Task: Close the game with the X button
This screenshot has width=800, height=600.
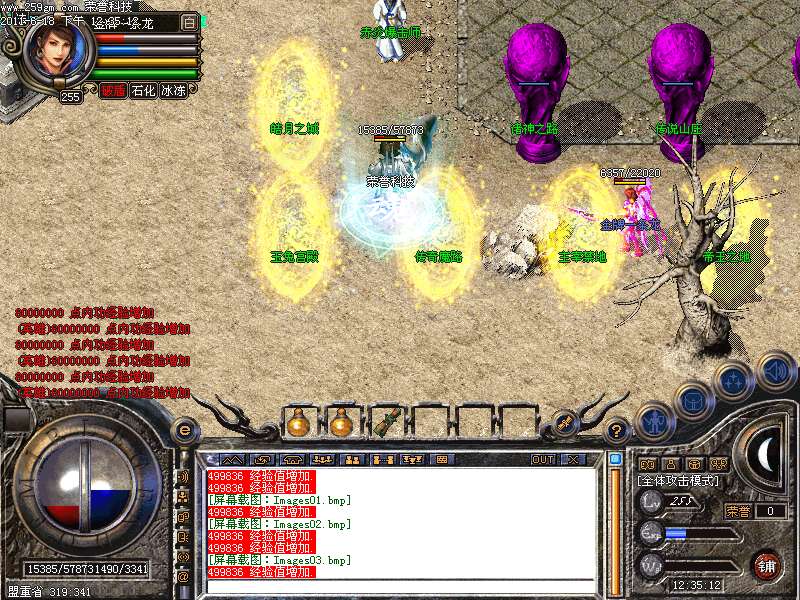Action: tap(574, 459)
